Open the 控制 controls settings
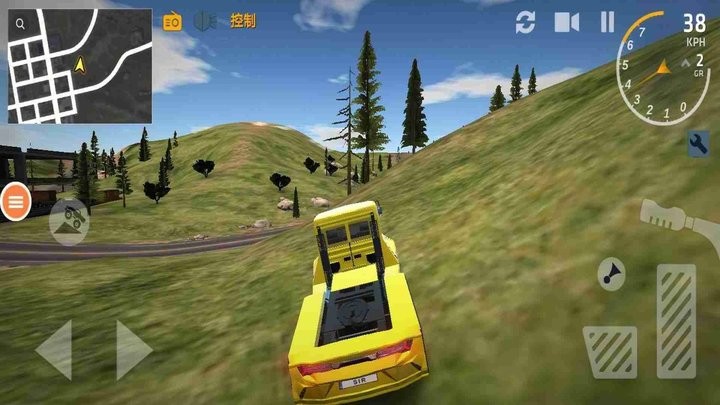Viewport: 720px width, 405px height. pyautogui.click(x=243, y=20)
